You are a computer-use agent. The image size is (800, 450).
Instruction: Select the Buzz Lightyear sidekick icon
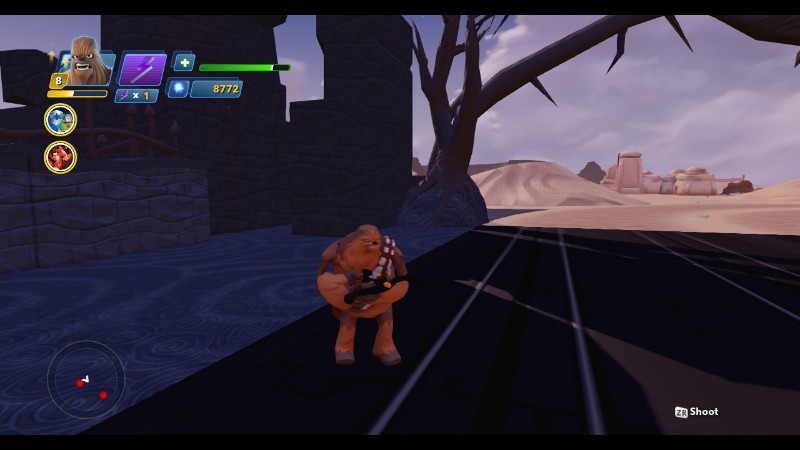[x=60, y=120]
